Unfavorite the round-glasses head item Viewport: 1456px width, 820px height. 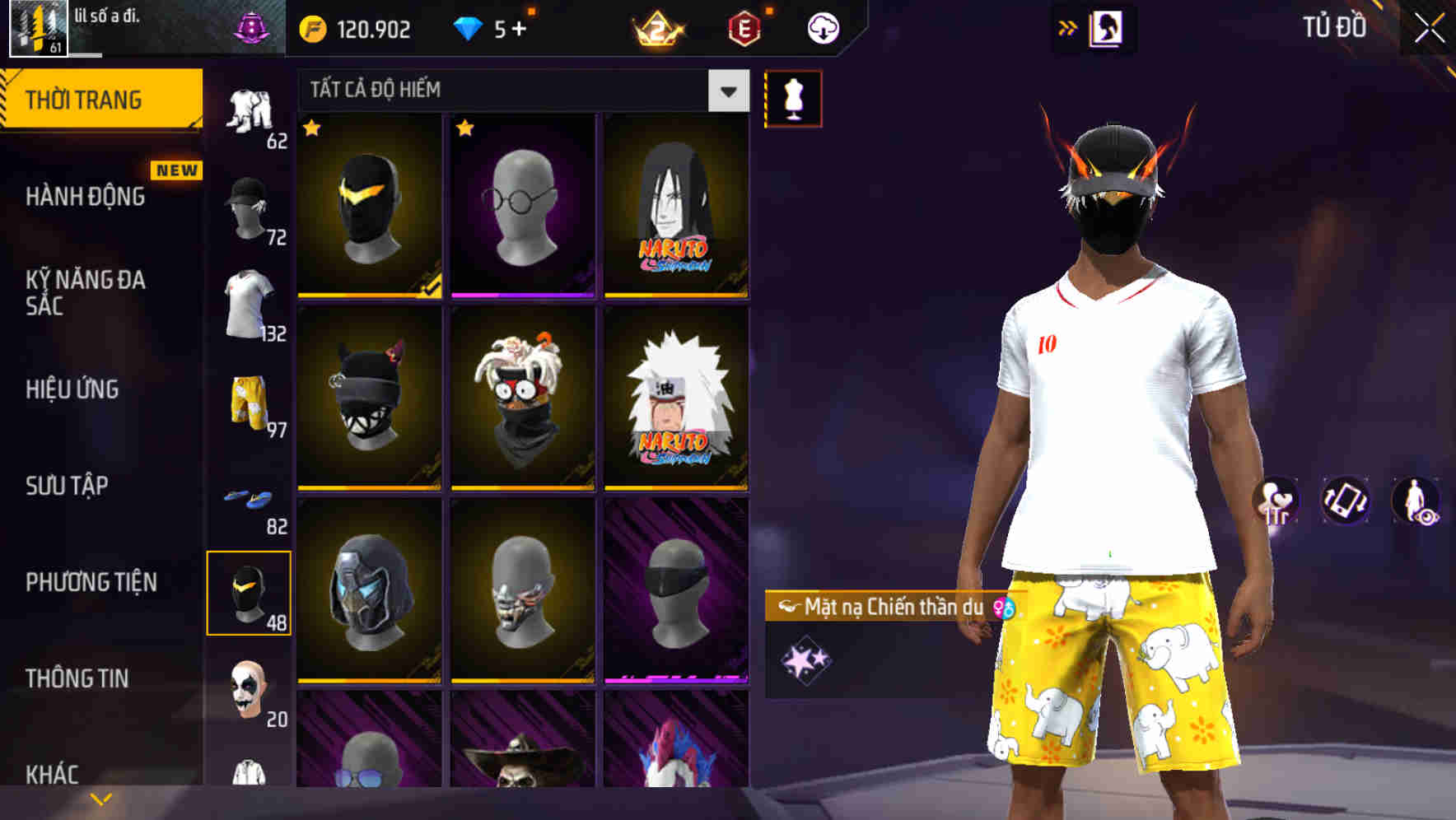466,129
